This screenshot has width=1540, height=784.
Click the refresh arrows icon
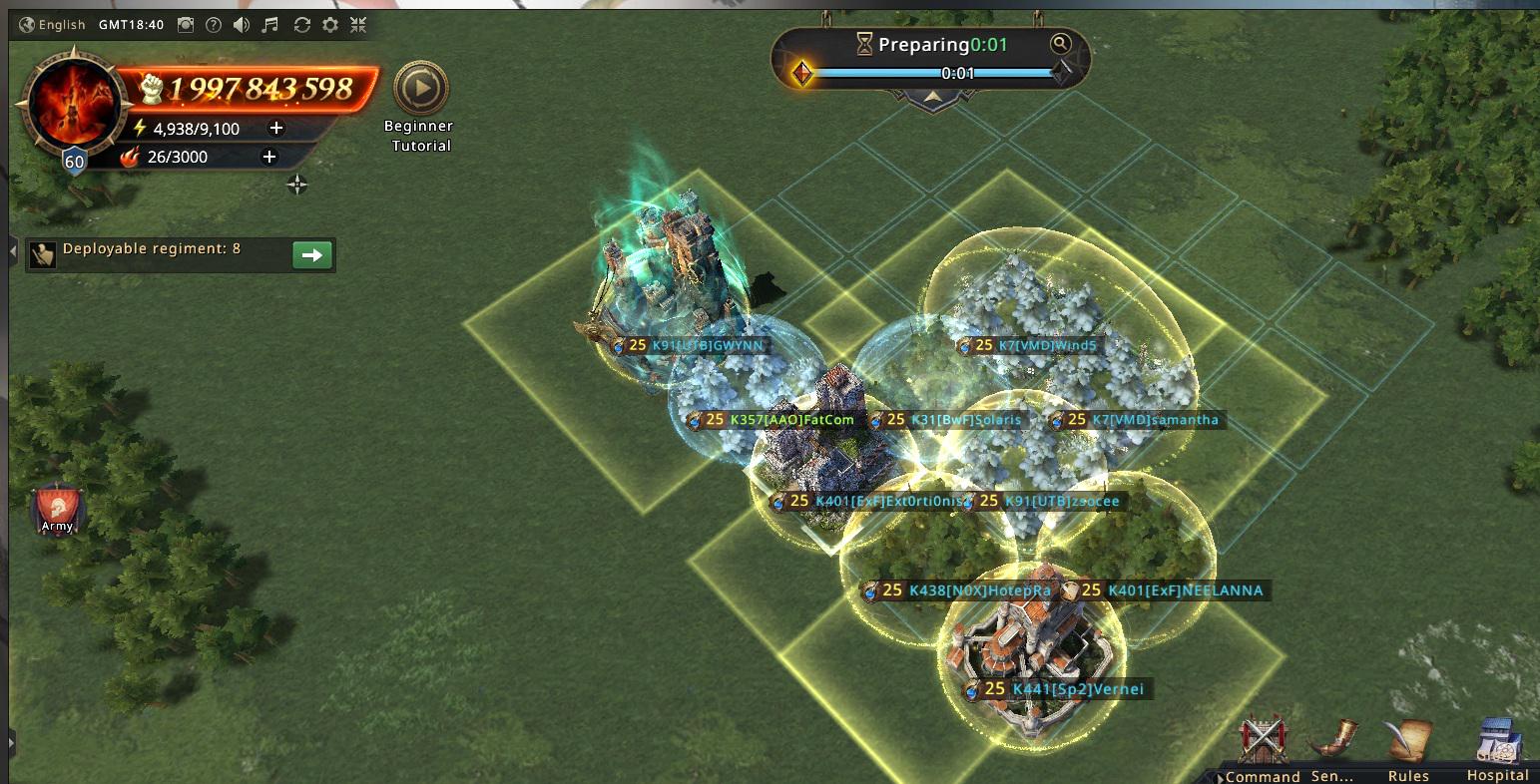point(301,25)
